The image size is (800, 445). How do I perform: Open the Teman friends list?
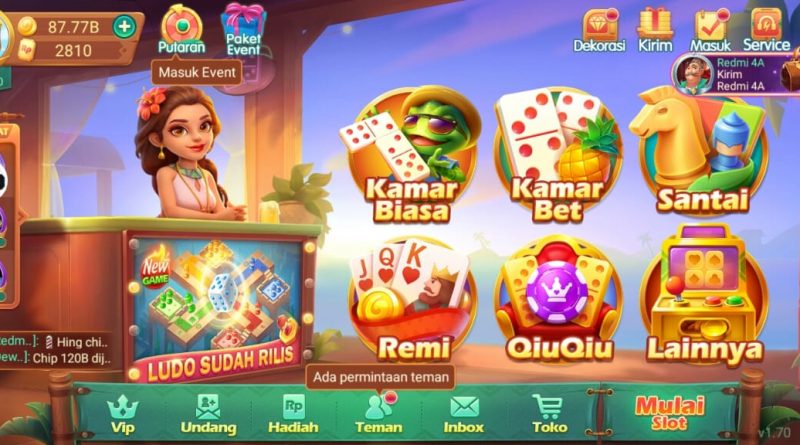tap(378, 413)
